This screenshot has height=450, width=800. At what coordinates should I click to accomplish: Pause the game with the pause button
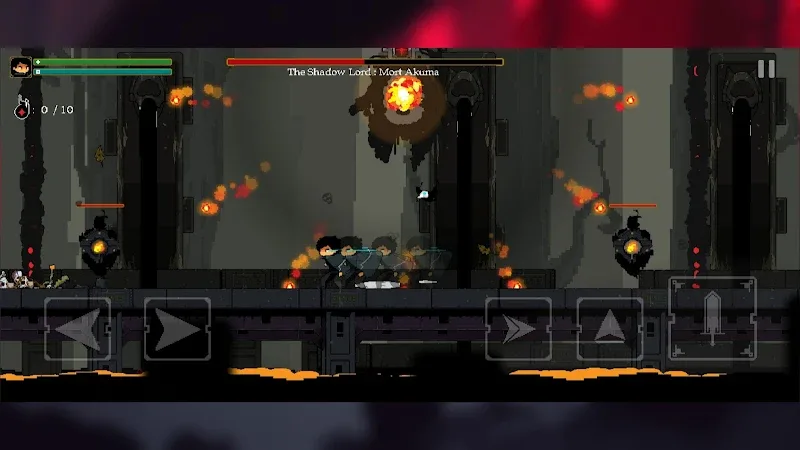click(766, 69)
